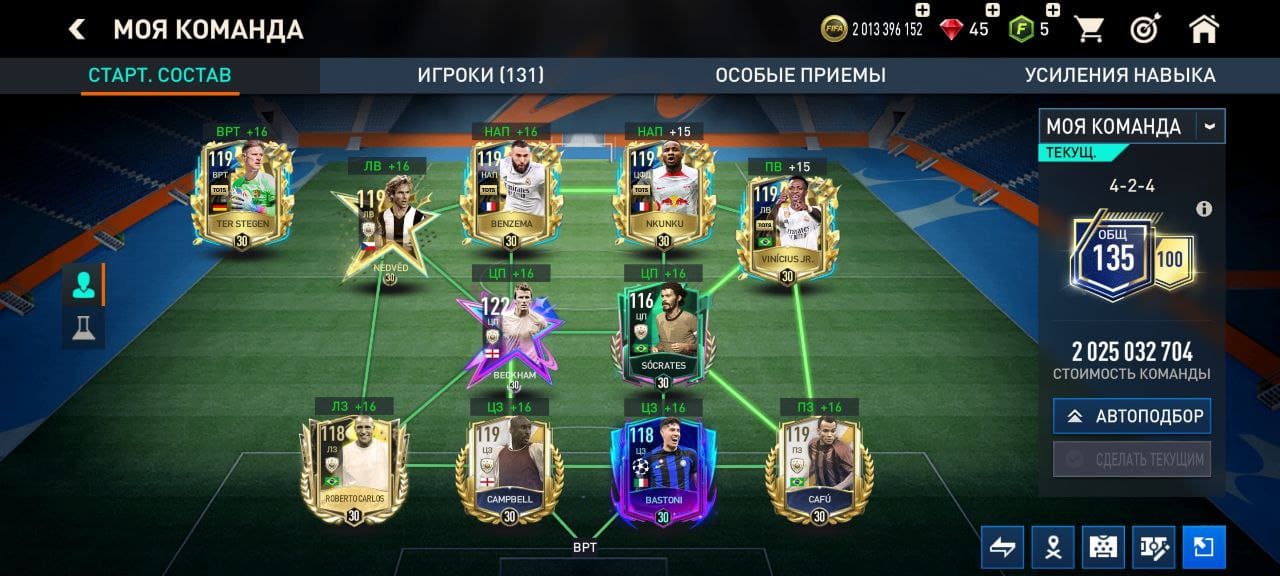
Task: Go to the home screen icon
Action: (x=1204, y=29)
